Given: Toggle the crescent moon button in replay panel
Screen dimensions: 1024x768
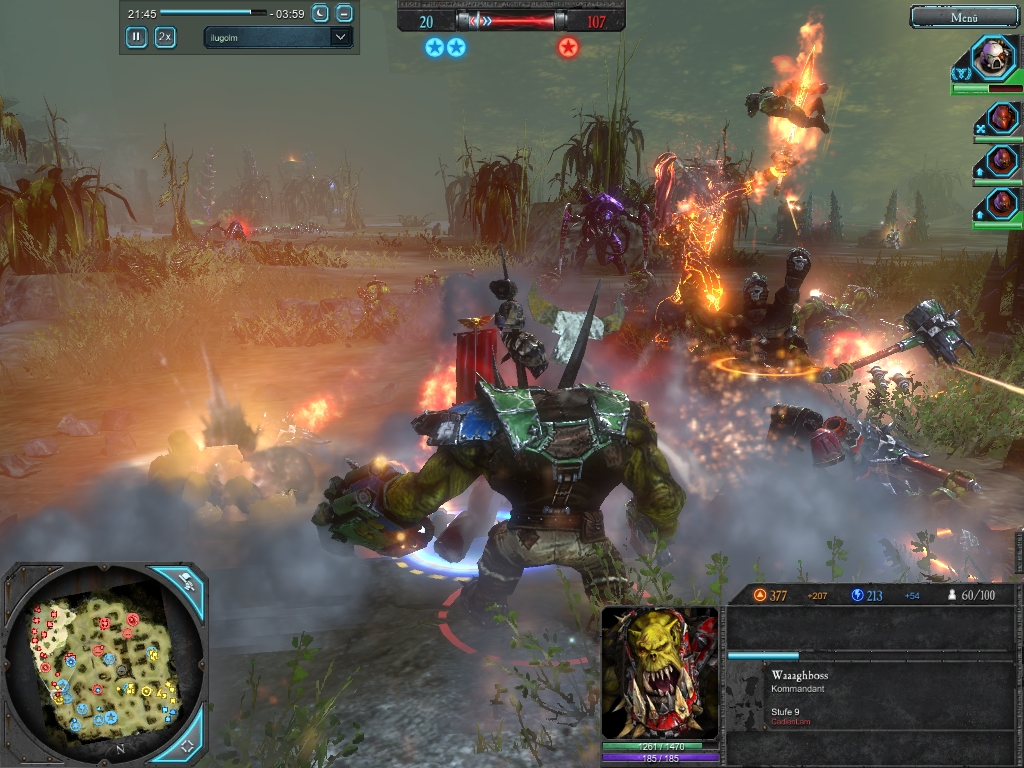Looking at the screenshot, I should [320, 13].
